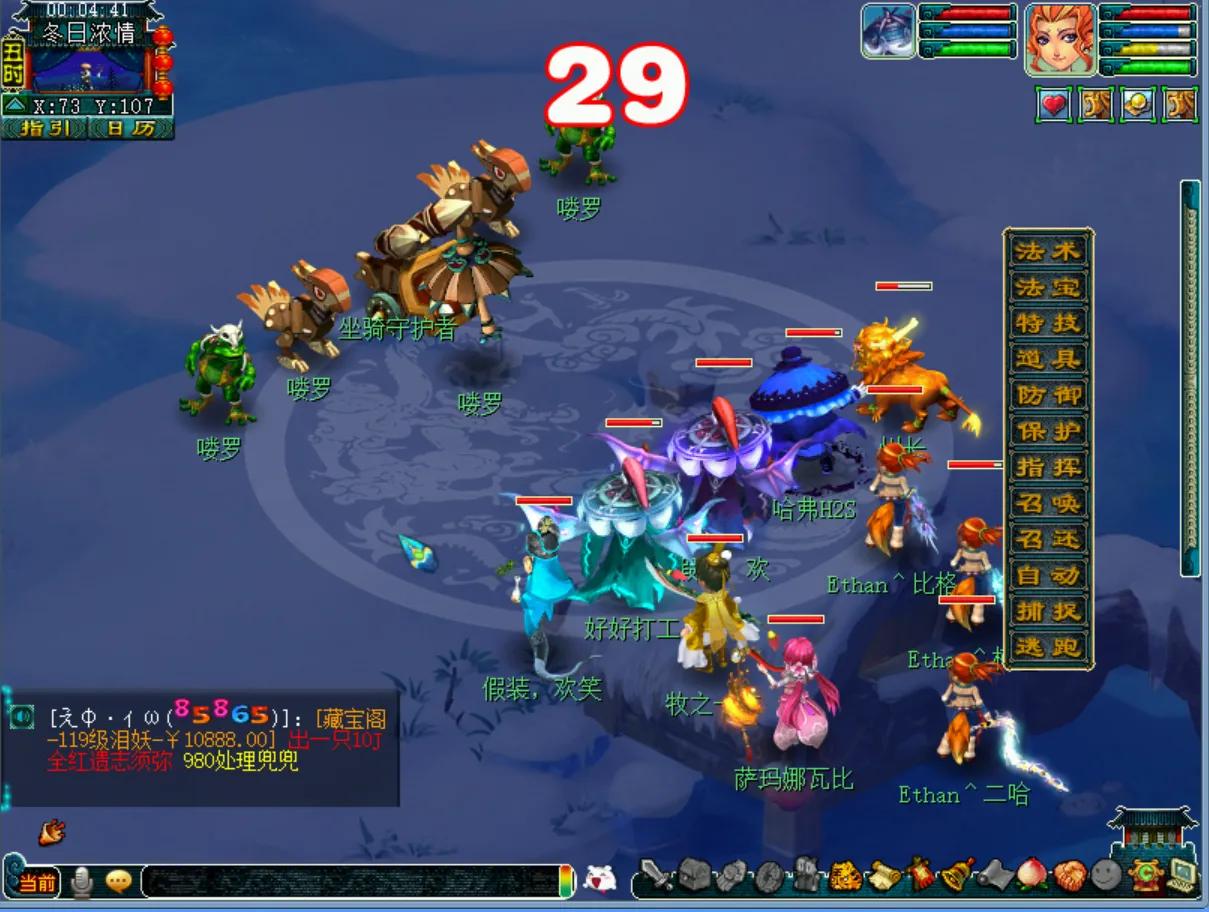Select the 保护 protect command
This screenshot has height=912, width=1209.
(x=1048, y=431)
